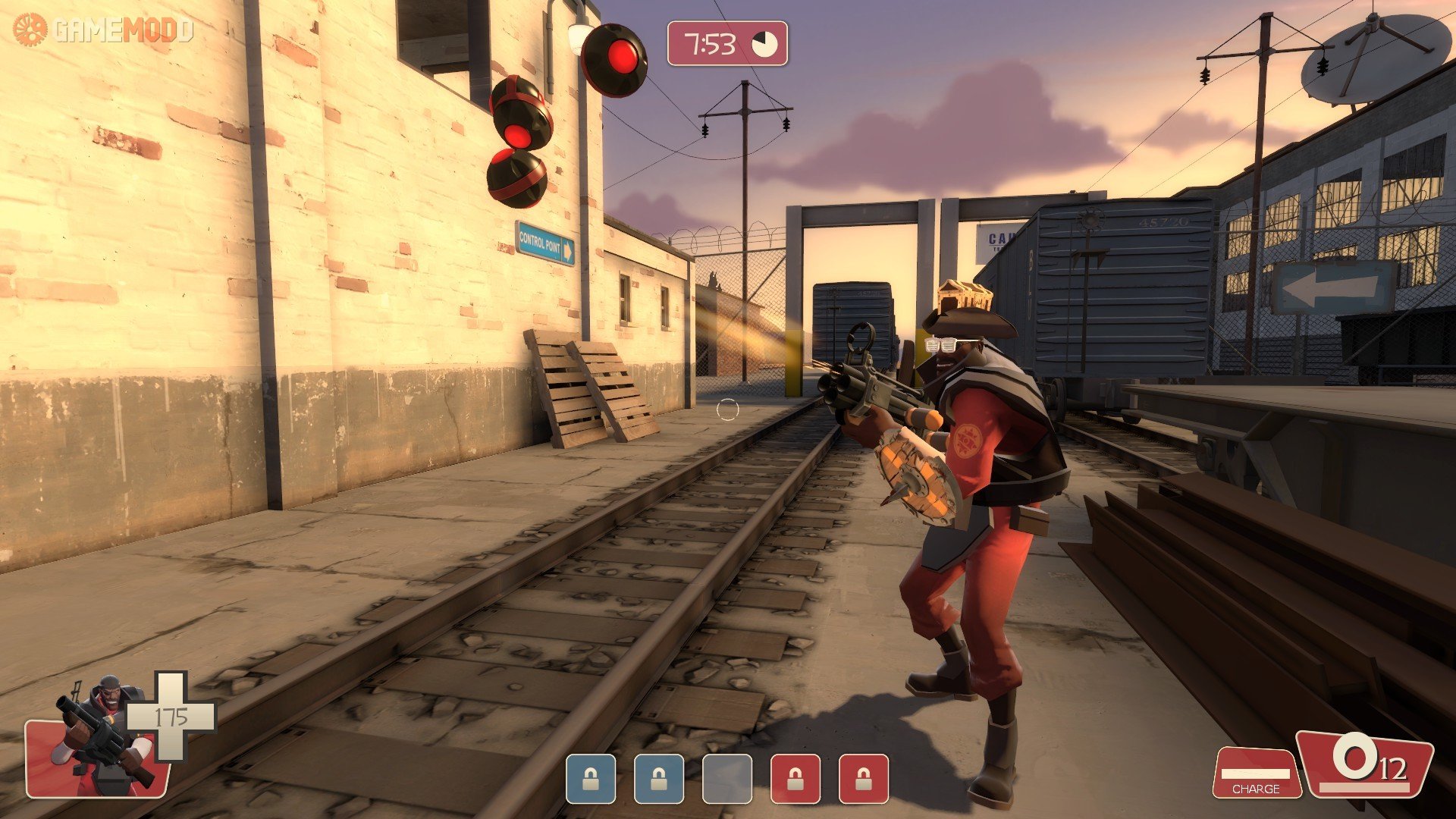Open the GameModd watermark logo

point(103,30)
